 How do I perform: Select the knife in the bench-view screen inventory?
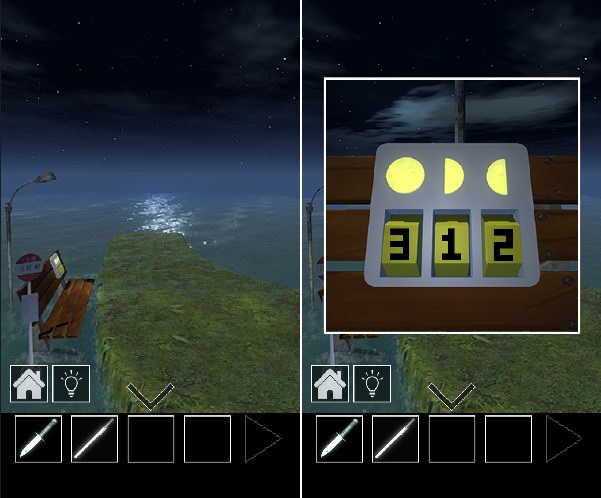point(38,439)
